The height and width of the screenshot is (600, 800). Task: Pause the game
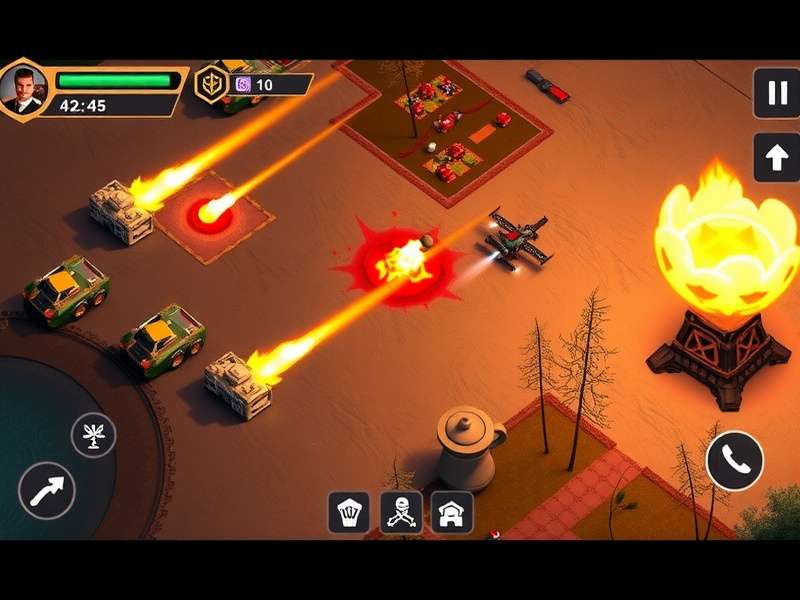click(776, 92)
